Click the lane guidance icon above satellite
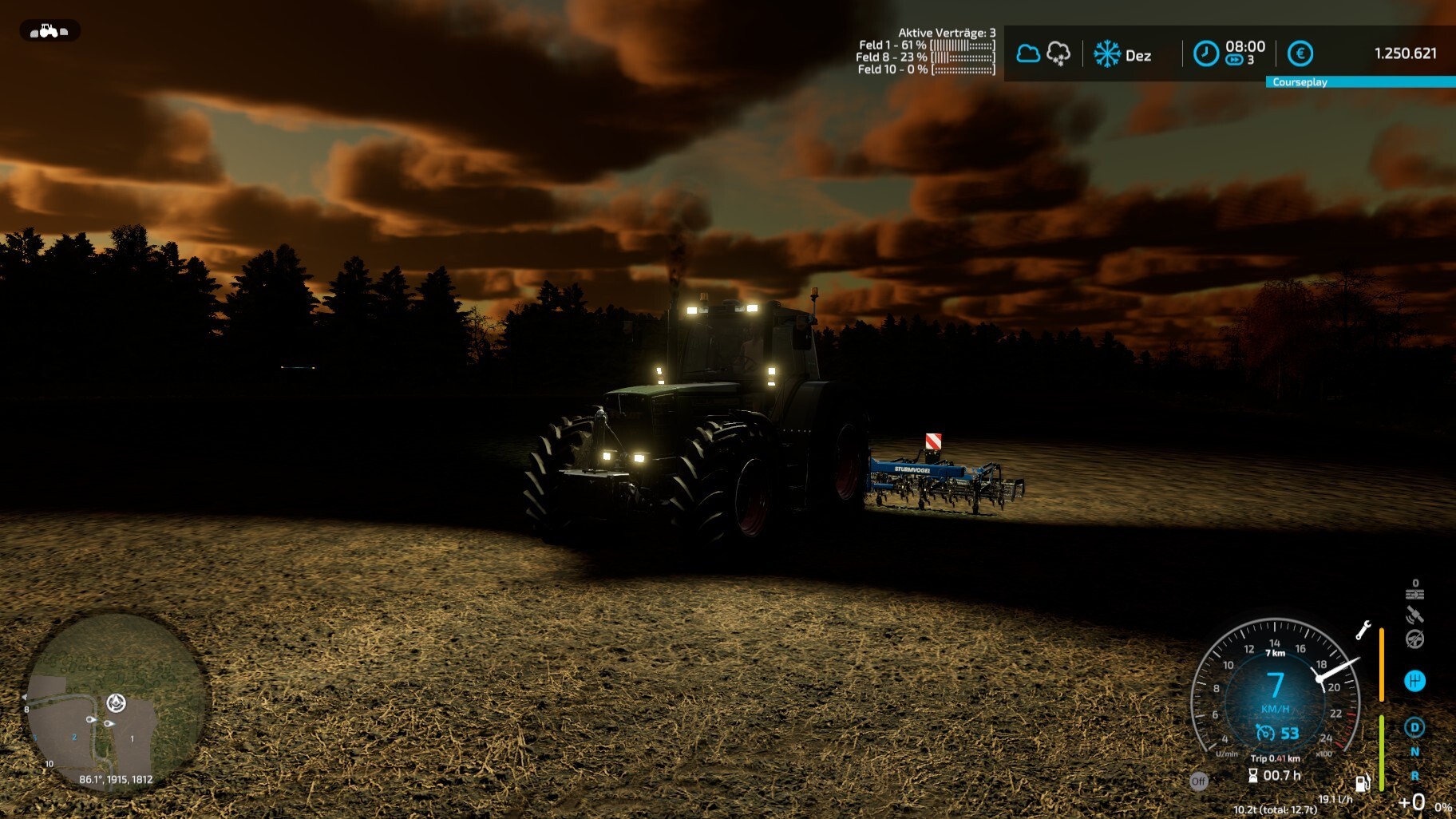Viewport: 1456px width, 819px height. tap(1414, 593)
